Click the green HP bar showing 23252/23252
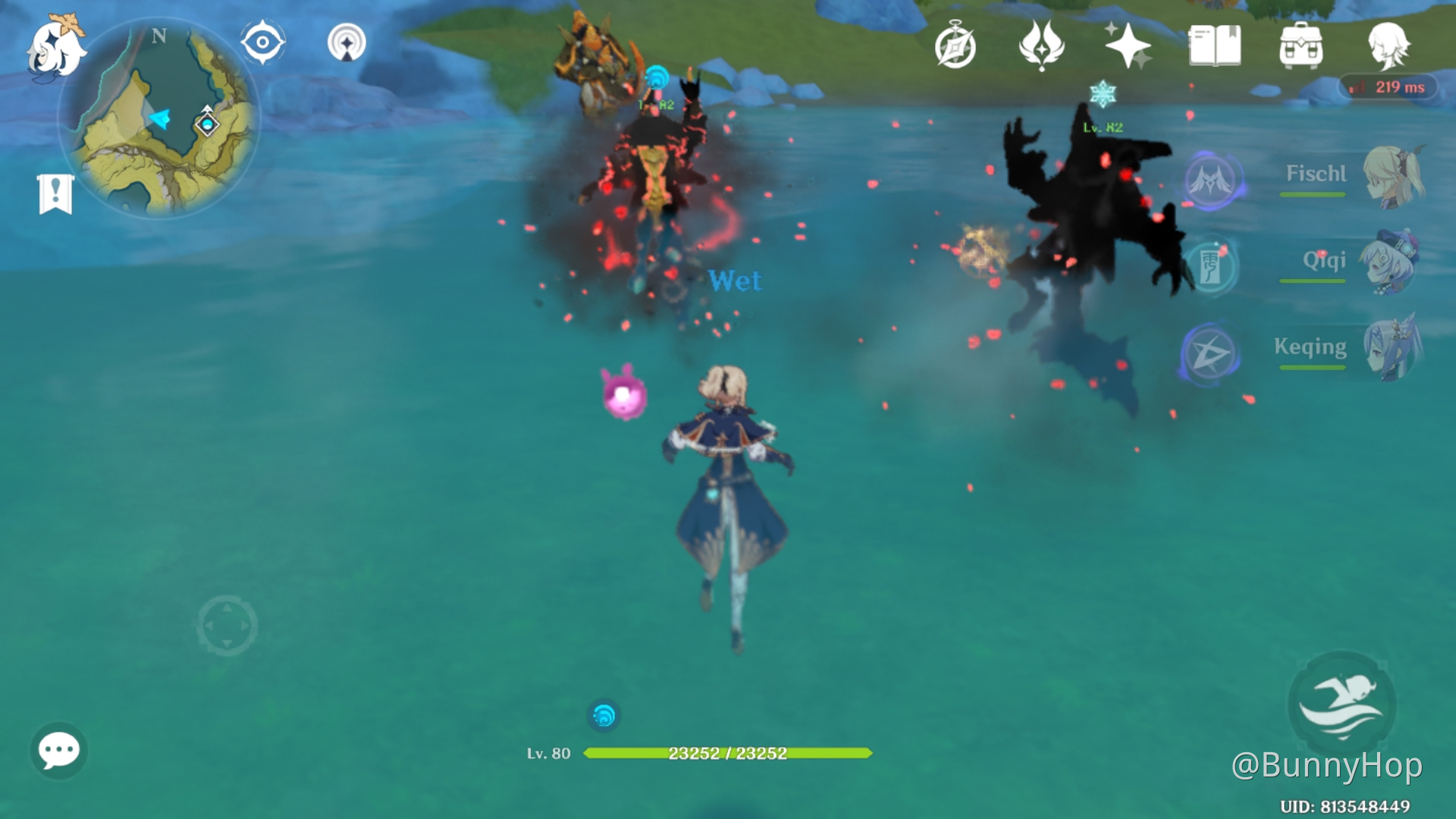 pyautogui.click(x=728, y=753)
